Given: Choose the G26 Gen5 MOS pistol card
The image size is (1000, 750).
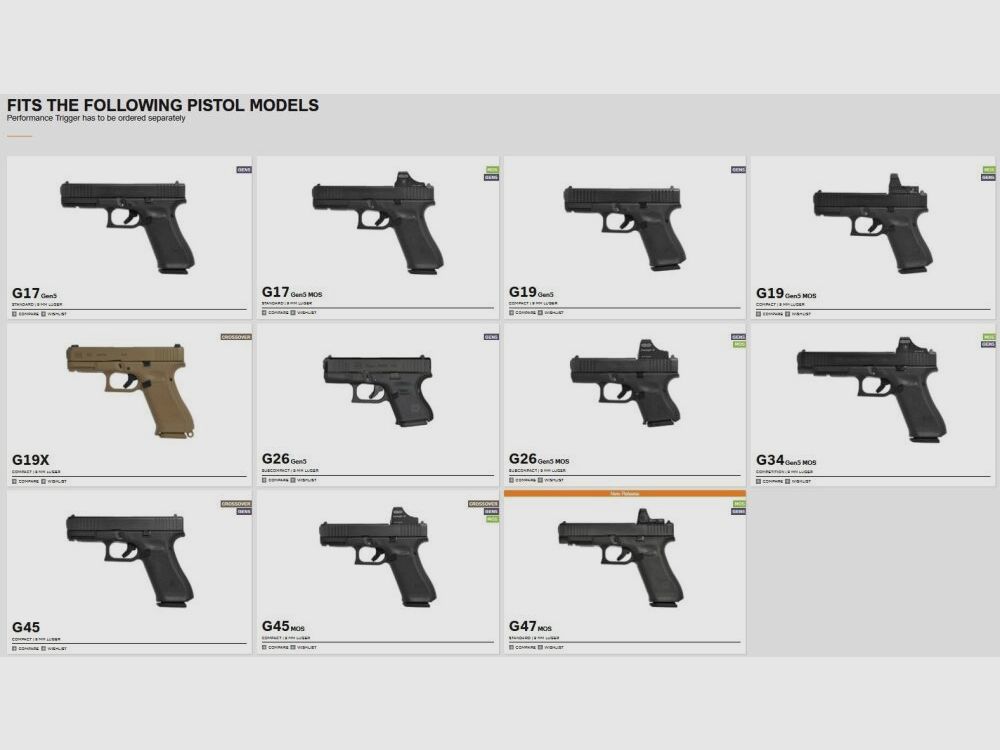Looking at the screenshot, I should click(x=623, y=390).
